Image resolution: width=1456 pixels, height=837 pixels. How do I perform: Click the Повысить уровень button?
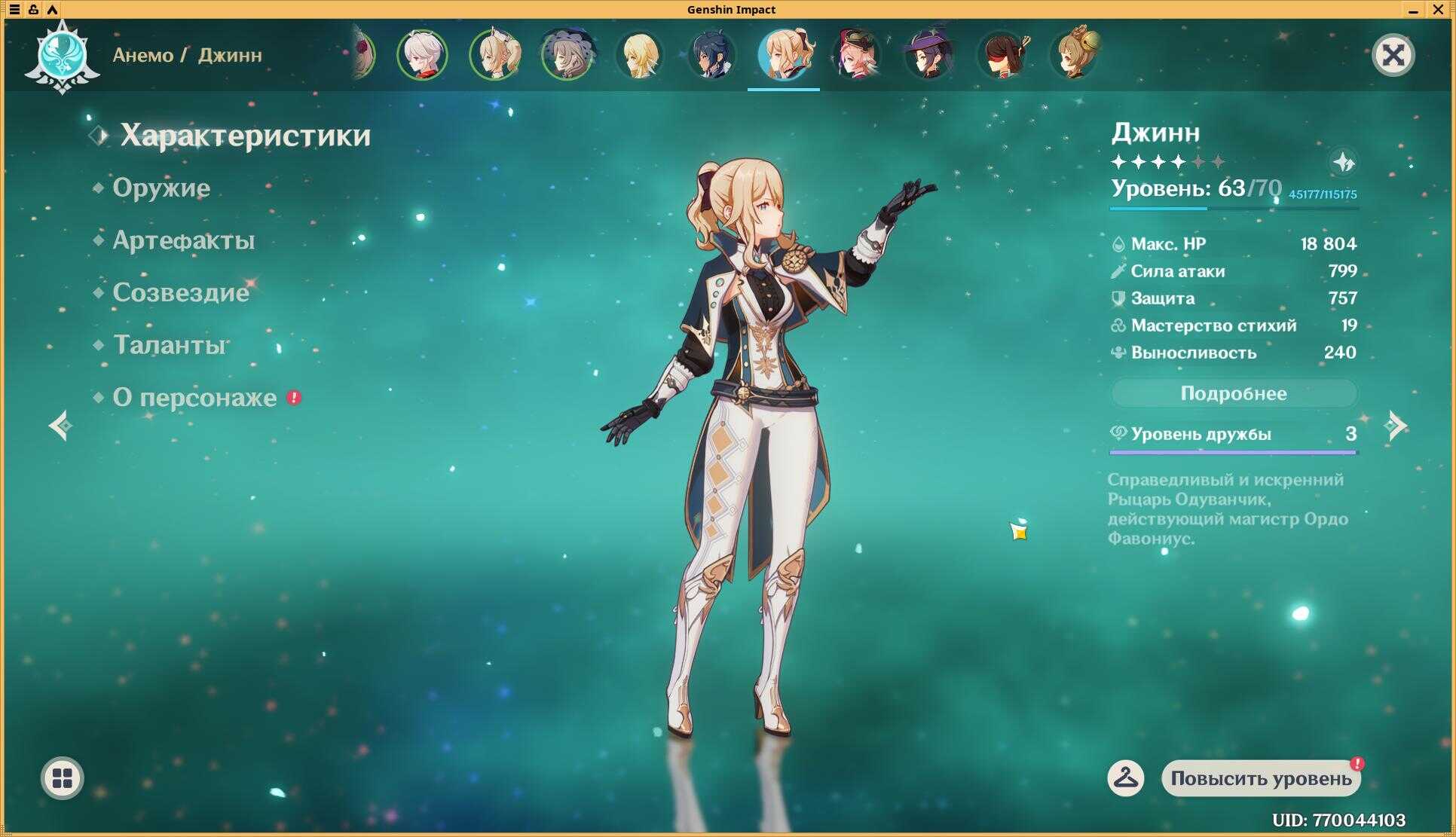pyautogui.click(x=1261, y=778)
